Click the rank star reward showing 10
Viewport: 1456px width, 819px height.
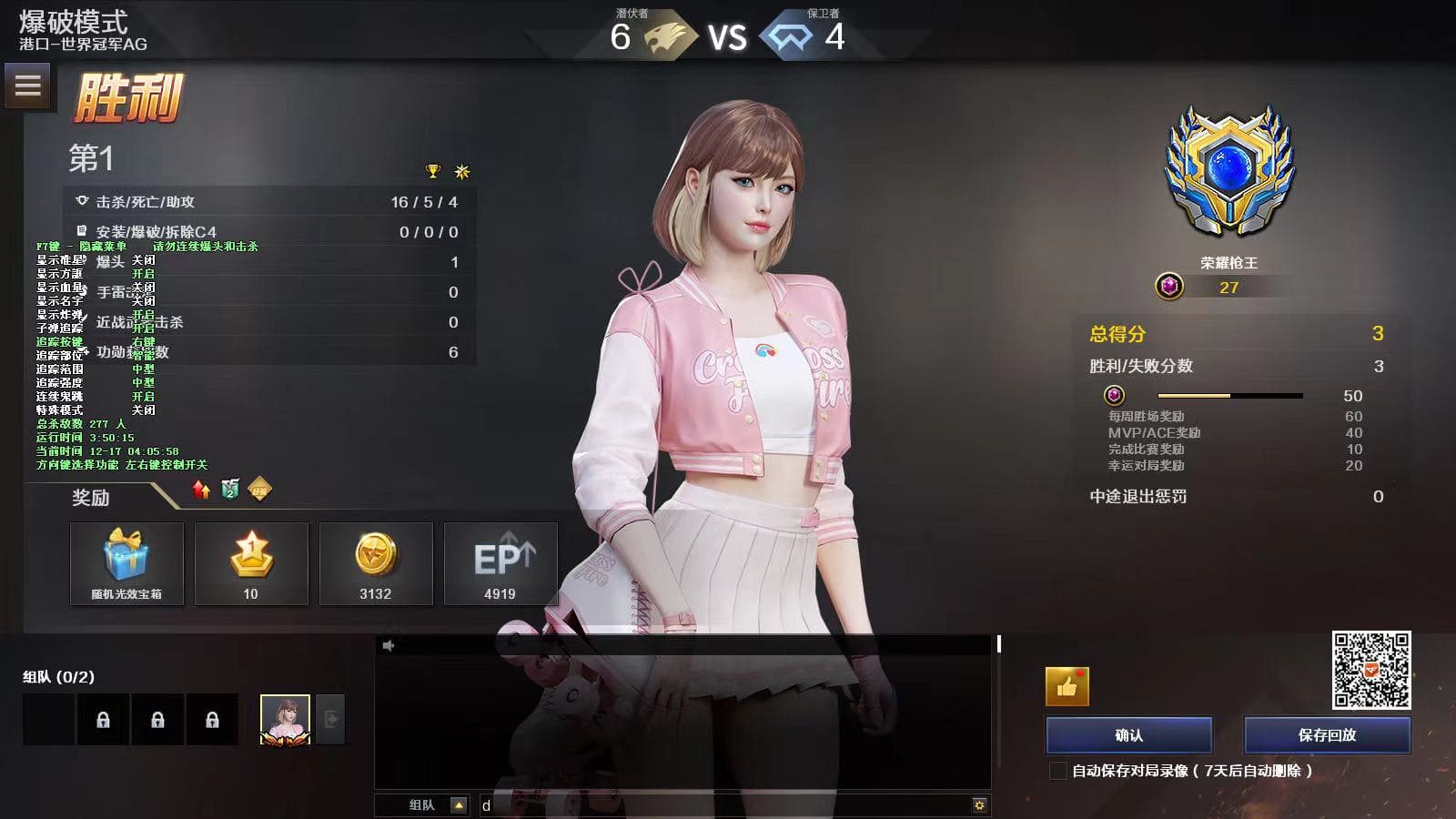pyautogui.click(x=251, y=555)
